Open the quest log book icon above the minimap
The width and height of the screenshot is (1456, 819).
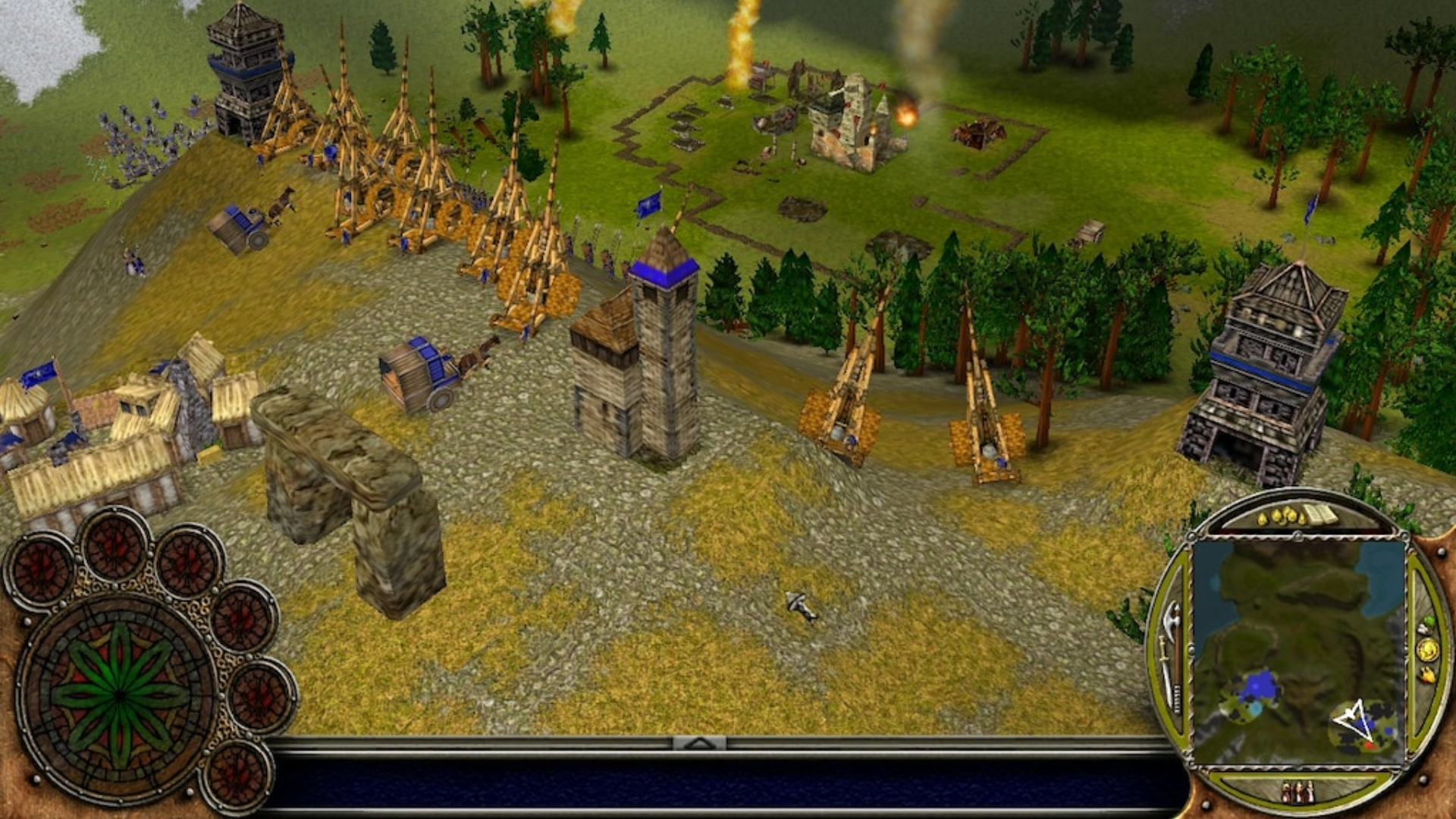click(1319, 513)
